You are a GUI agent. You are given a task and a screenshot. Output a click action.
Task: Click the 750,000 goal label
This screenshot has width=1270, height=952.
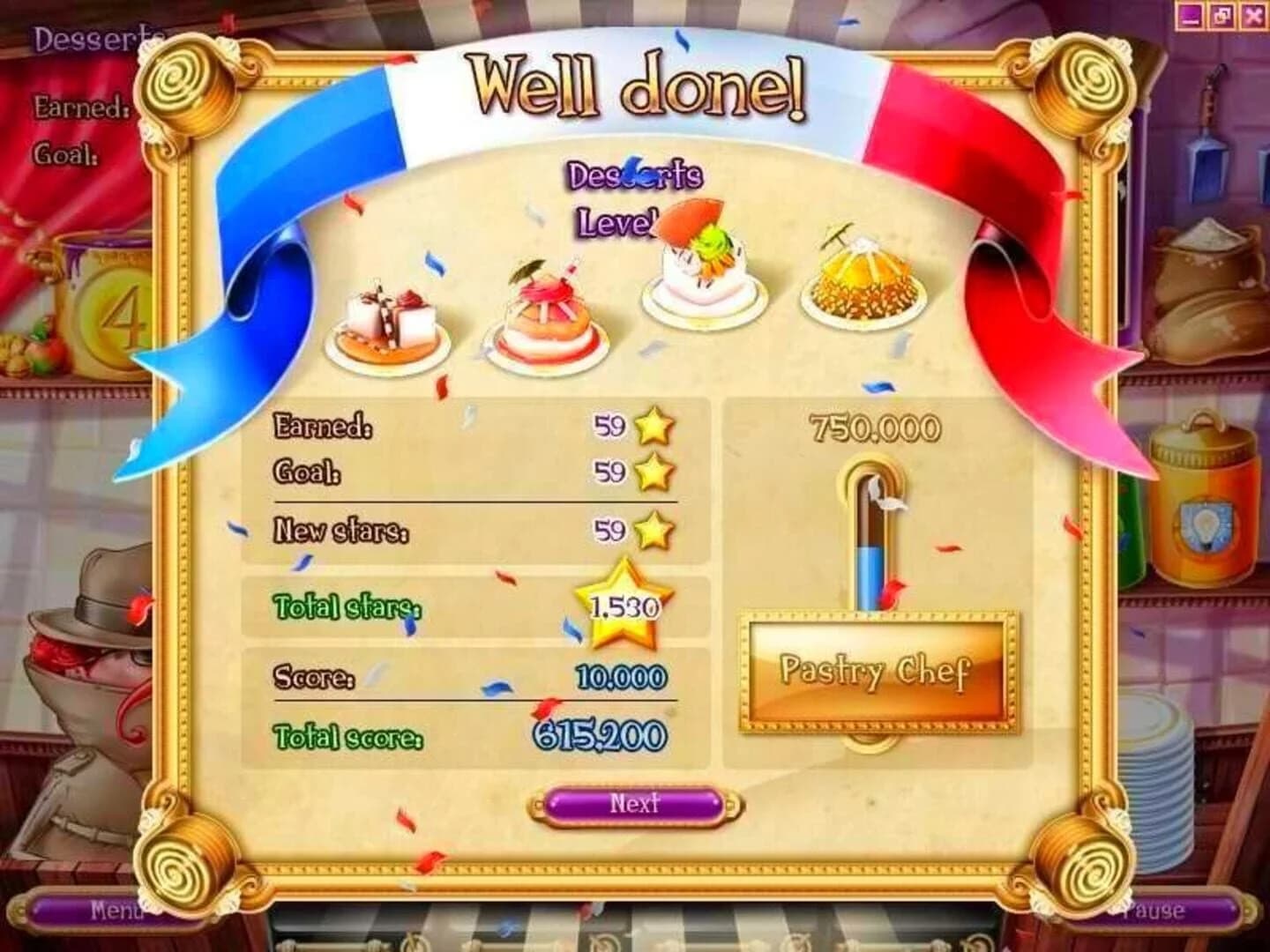[x=875, y=426]
